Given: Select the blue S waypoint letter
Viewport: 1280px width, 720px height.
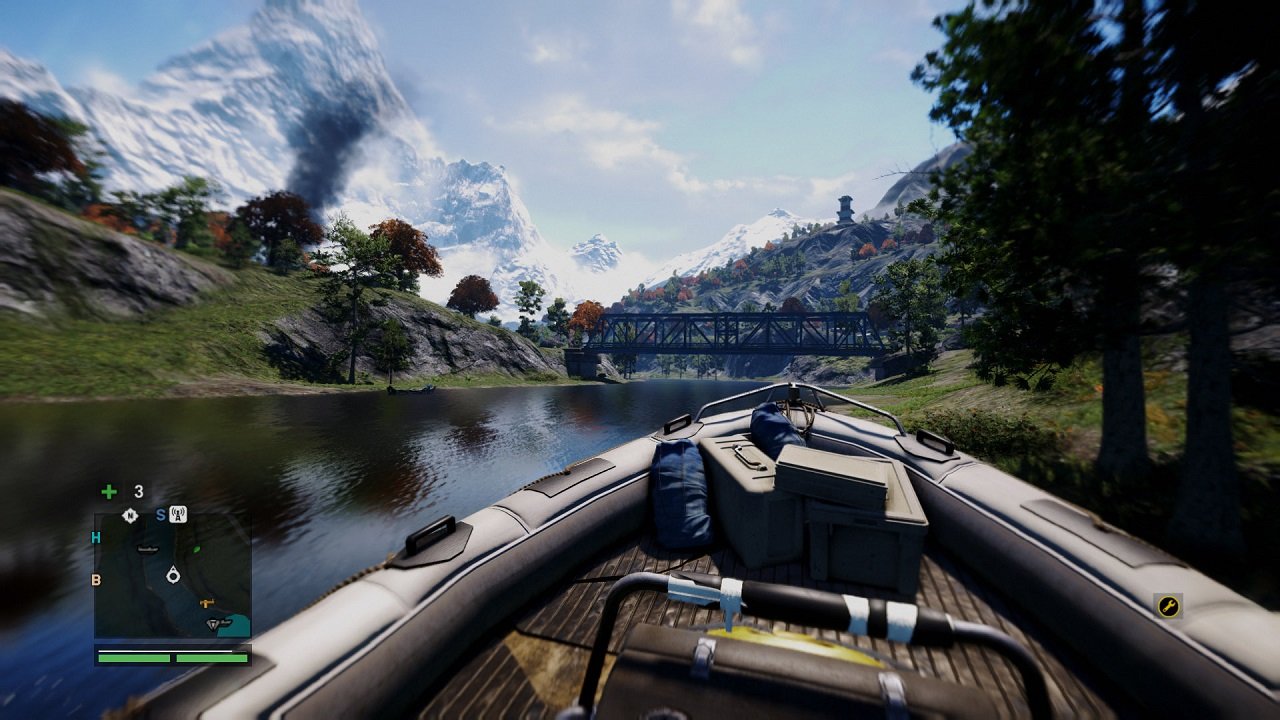Looking at the screenshot, I should pyautogui.click(x=160, y=513).
